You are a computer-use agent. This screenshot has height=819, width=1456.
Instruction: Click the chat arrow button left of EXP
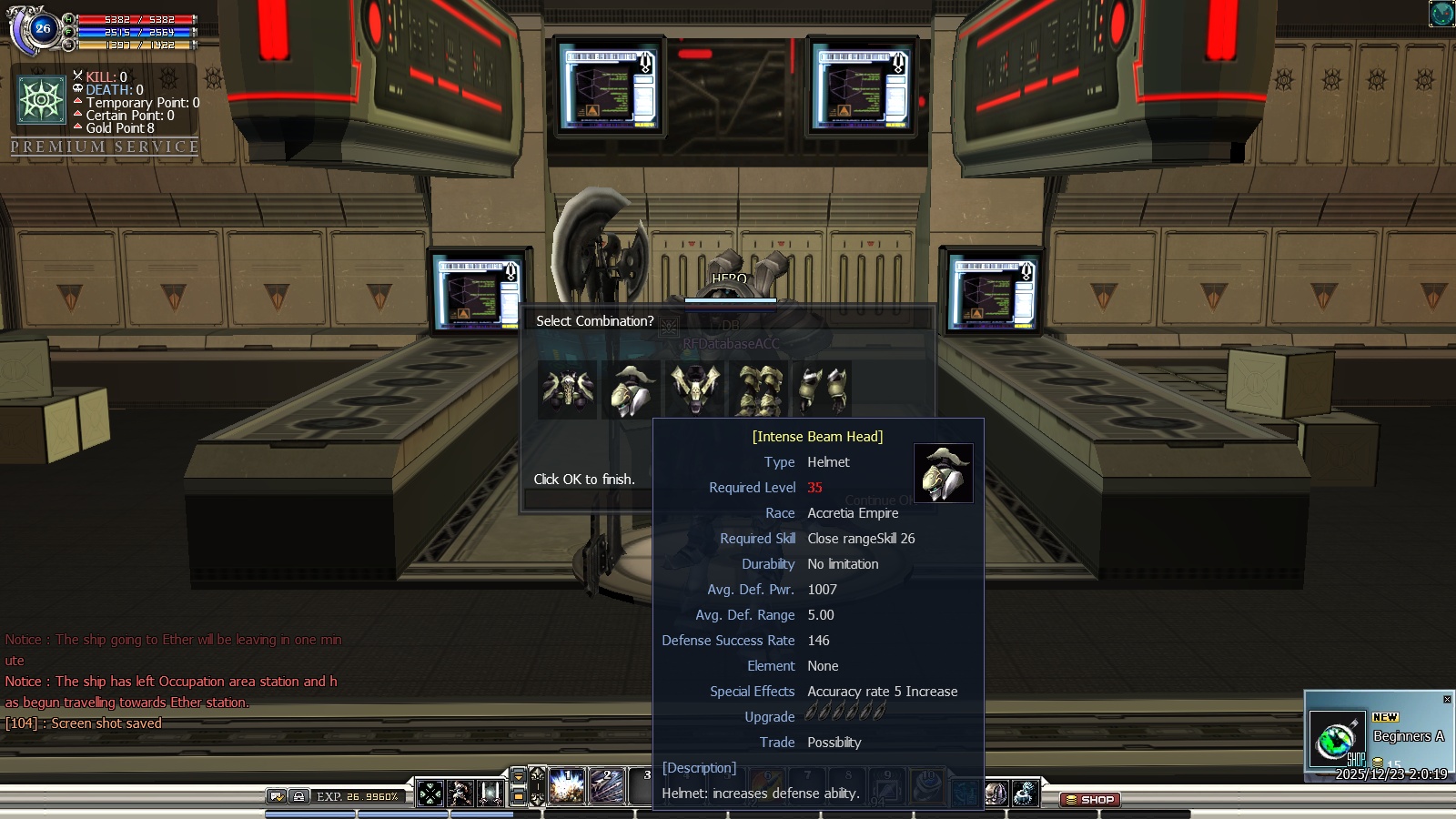point(277,796)
